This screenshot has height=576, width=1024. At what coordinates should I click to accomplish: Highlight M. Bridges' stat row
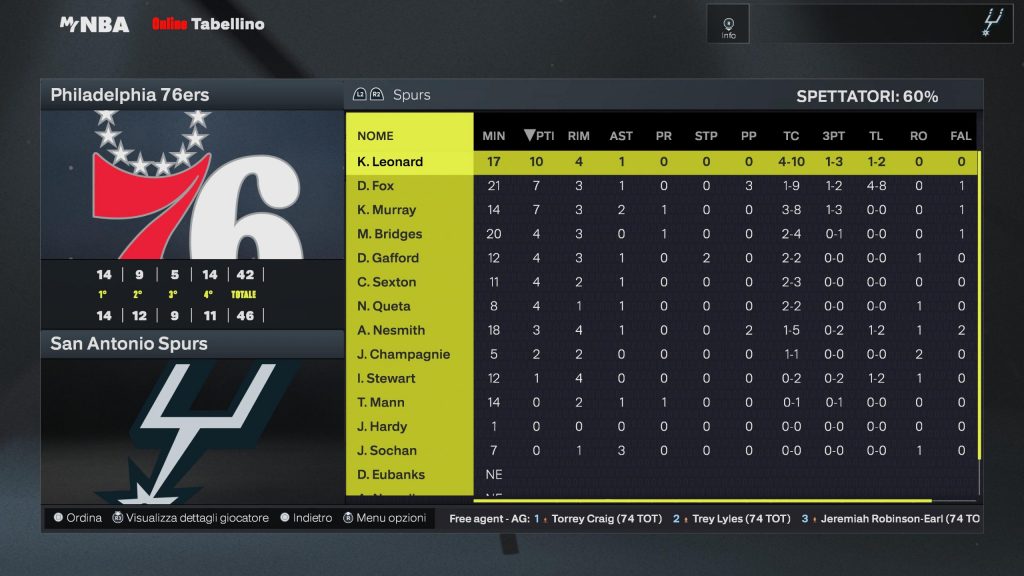click(x=389, y=234)
